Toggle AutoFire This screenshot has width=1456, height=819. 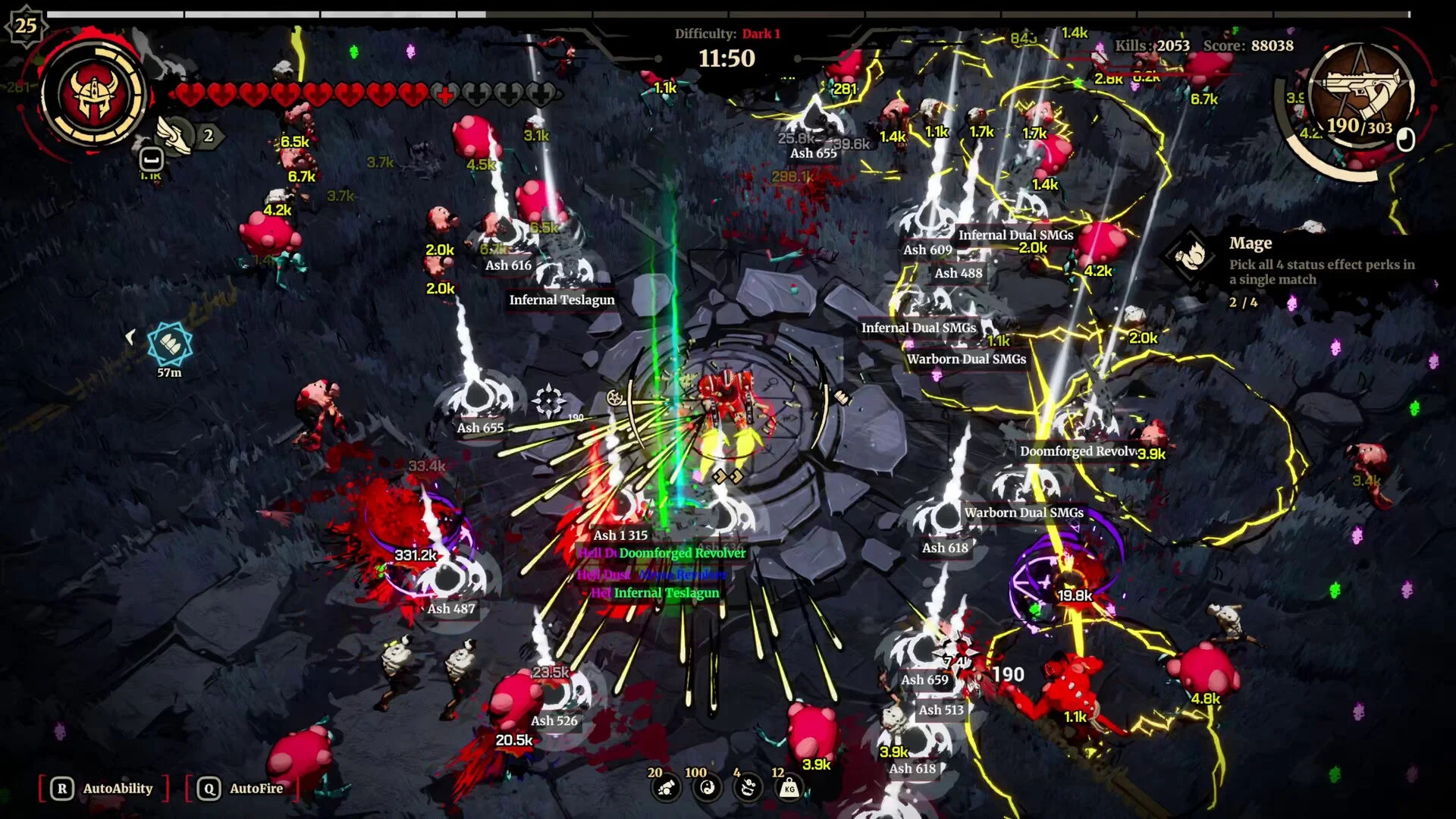[x=242, y=789]
